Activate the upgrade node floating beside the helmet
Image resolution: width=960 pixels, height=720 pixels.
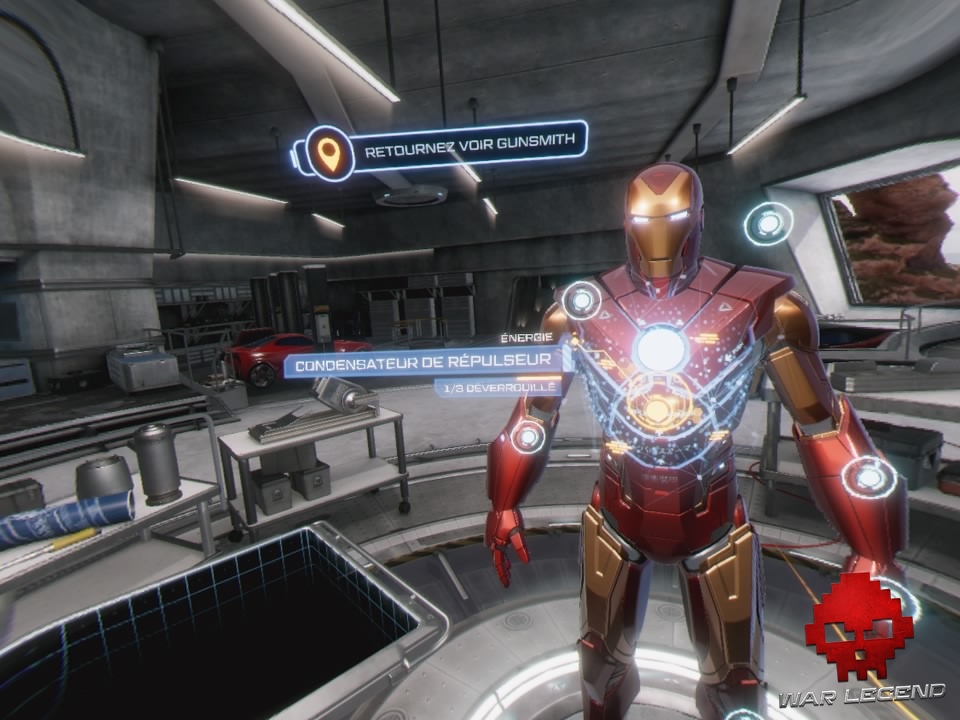click(768, 223)
